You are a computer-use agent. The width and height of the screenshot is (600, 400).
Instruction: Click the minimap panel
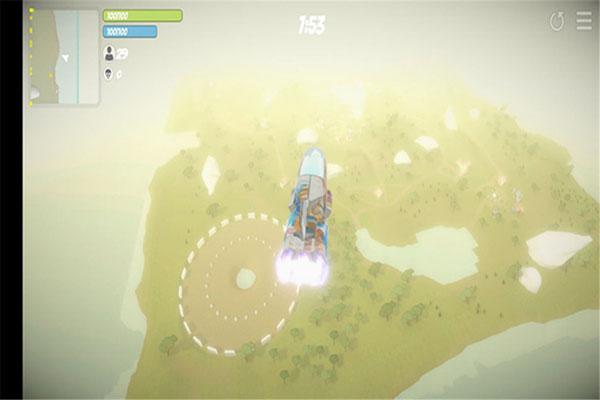click(x=64, y=57)
